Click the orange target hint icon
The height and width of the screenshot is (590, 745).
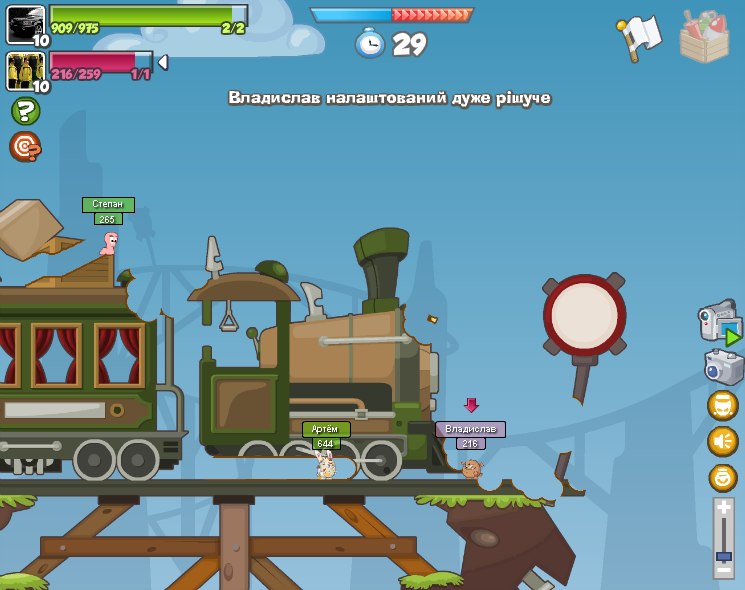click(24, 147)
